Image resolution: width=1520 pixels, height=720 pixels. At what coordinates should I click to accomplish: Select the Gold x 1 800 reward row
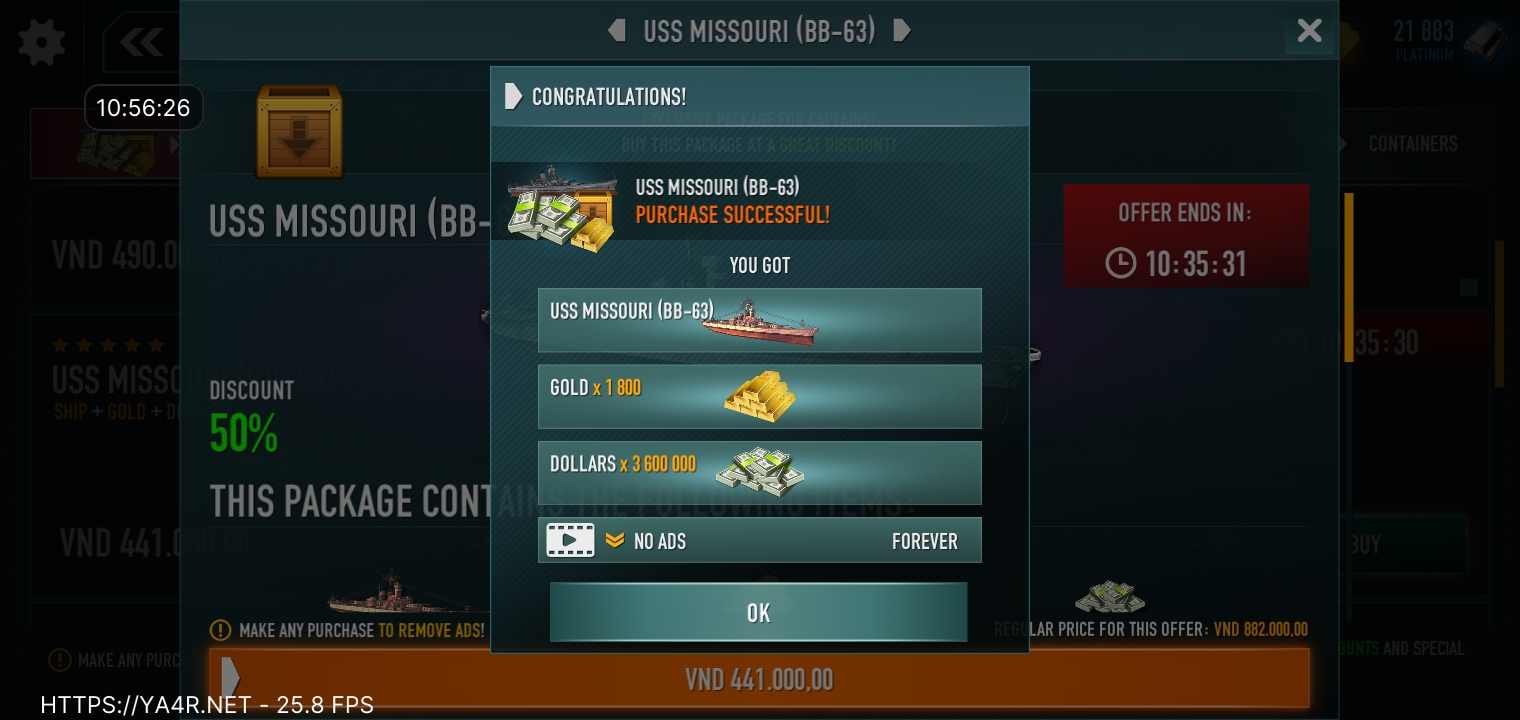click(x=759, y=396)
